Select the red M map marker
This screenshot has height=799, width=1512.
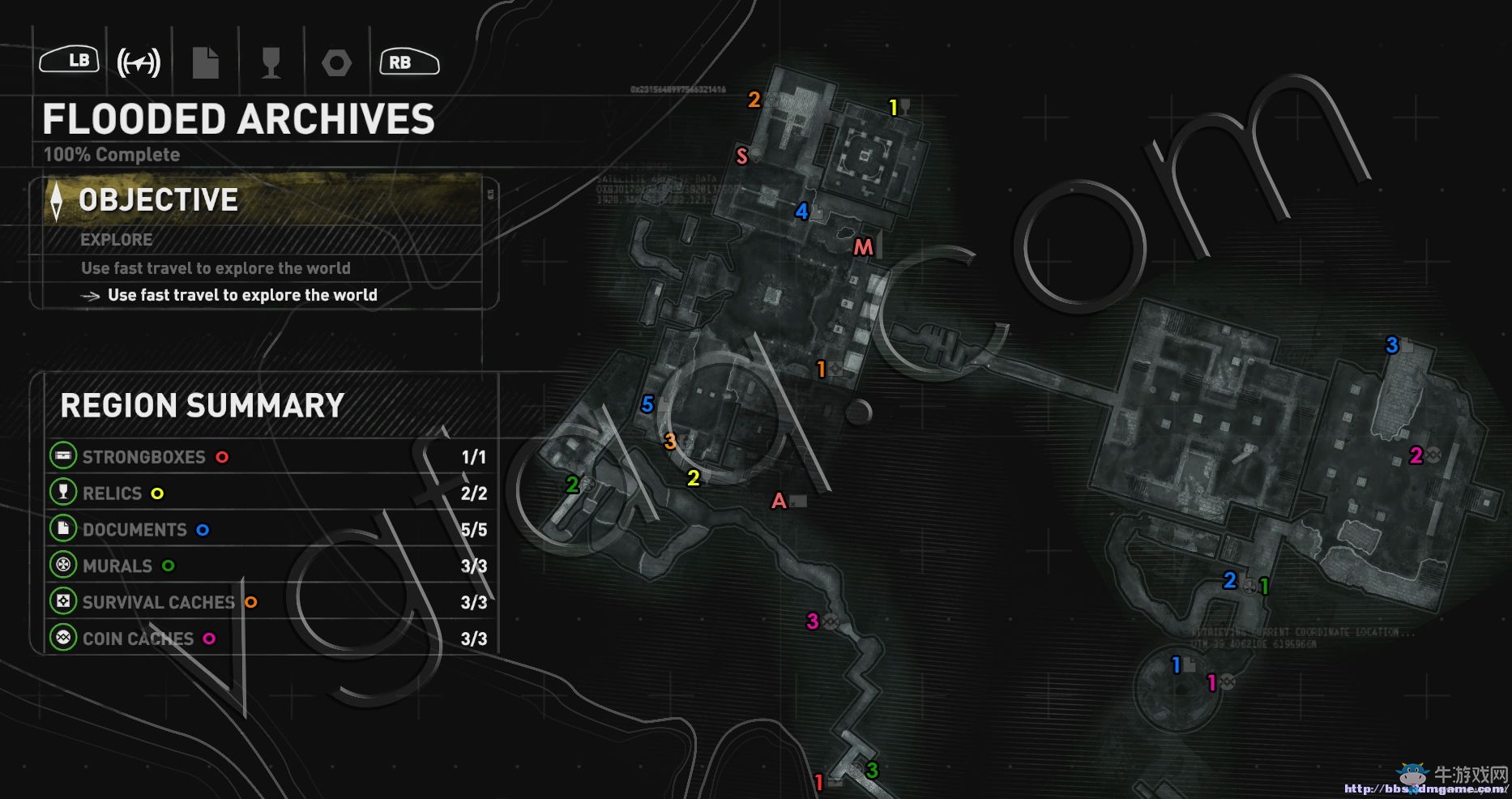click(863, 247)
